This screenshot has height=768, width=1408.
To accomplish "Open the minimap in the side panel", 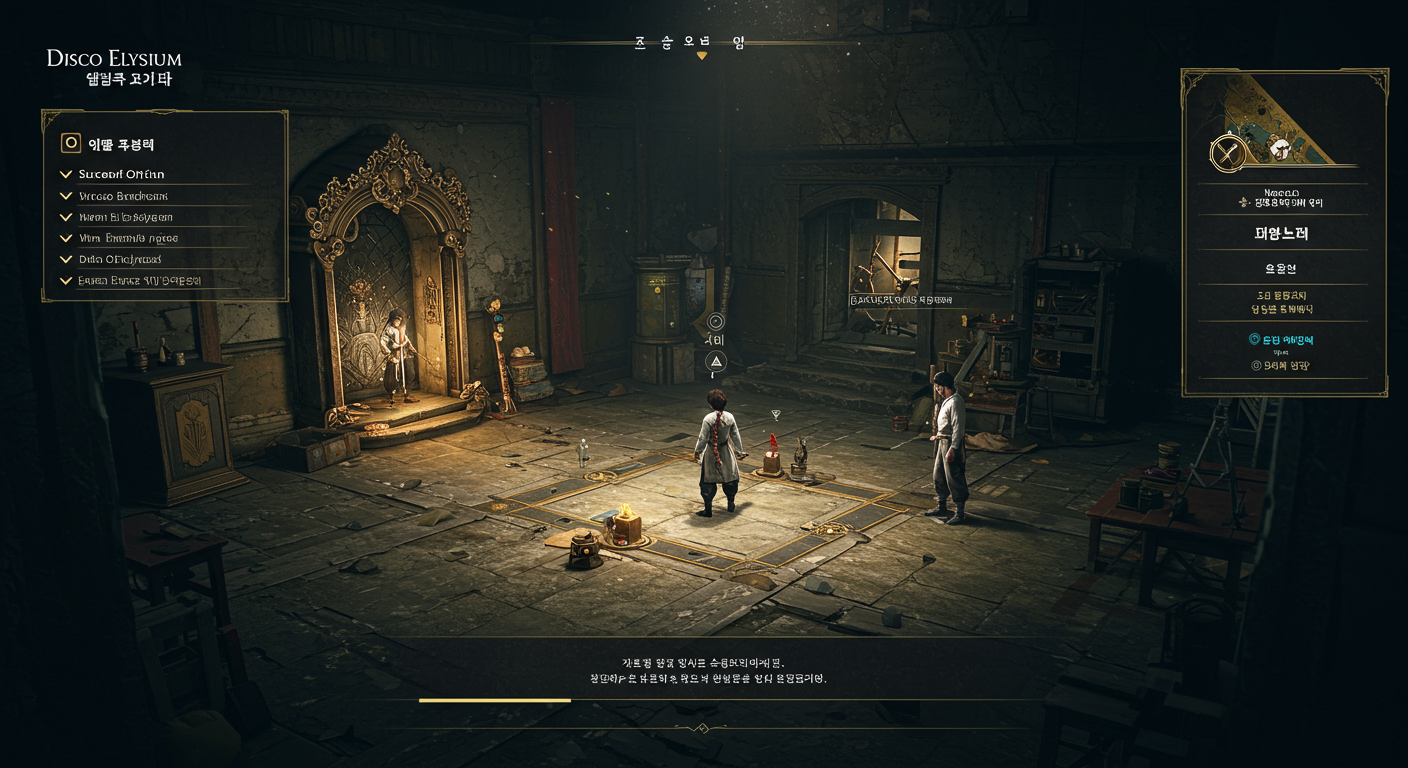I will (1284, 125).
